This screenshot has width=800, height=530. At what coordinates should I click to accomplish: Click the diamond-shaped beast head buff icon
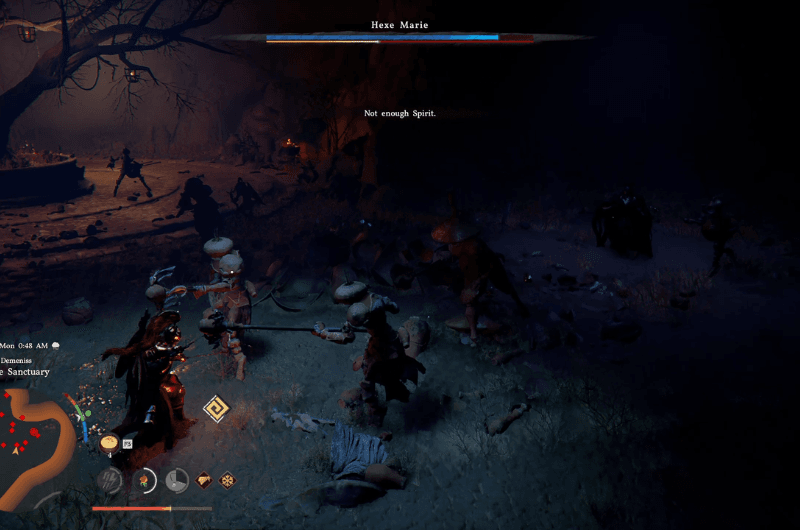205,480
